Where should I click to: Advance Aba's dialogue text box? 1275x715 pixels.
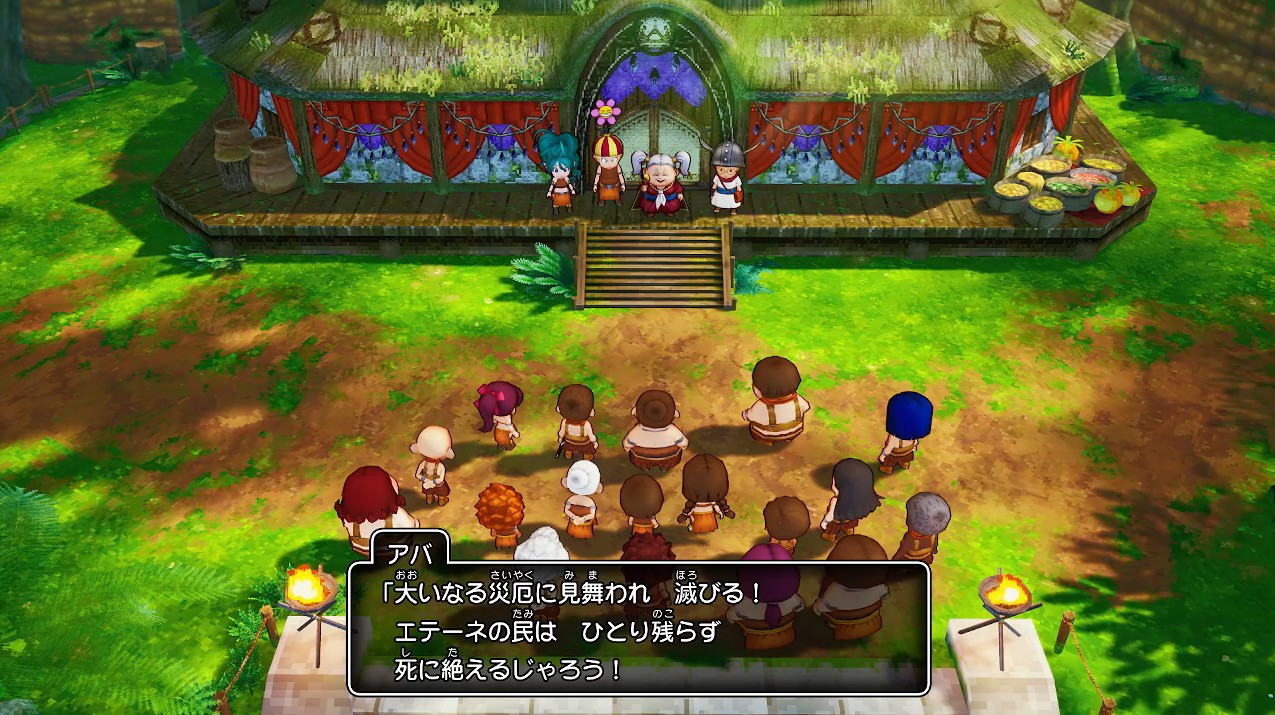[638, 629]
